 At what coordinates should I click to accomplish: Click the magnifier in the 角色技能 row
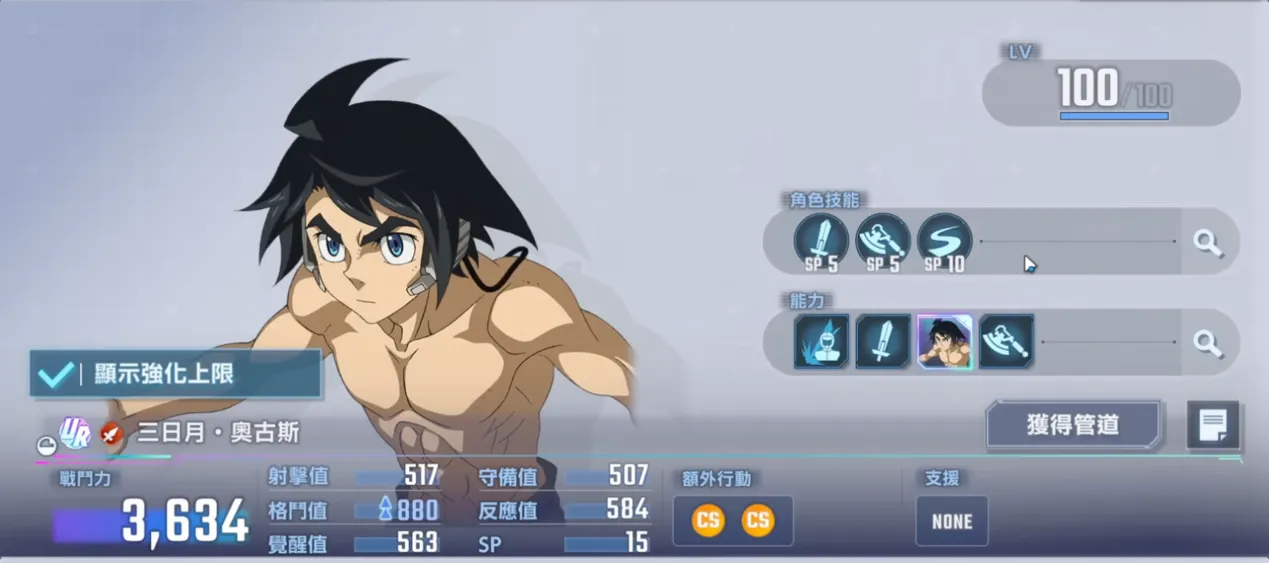point(1209,242)
